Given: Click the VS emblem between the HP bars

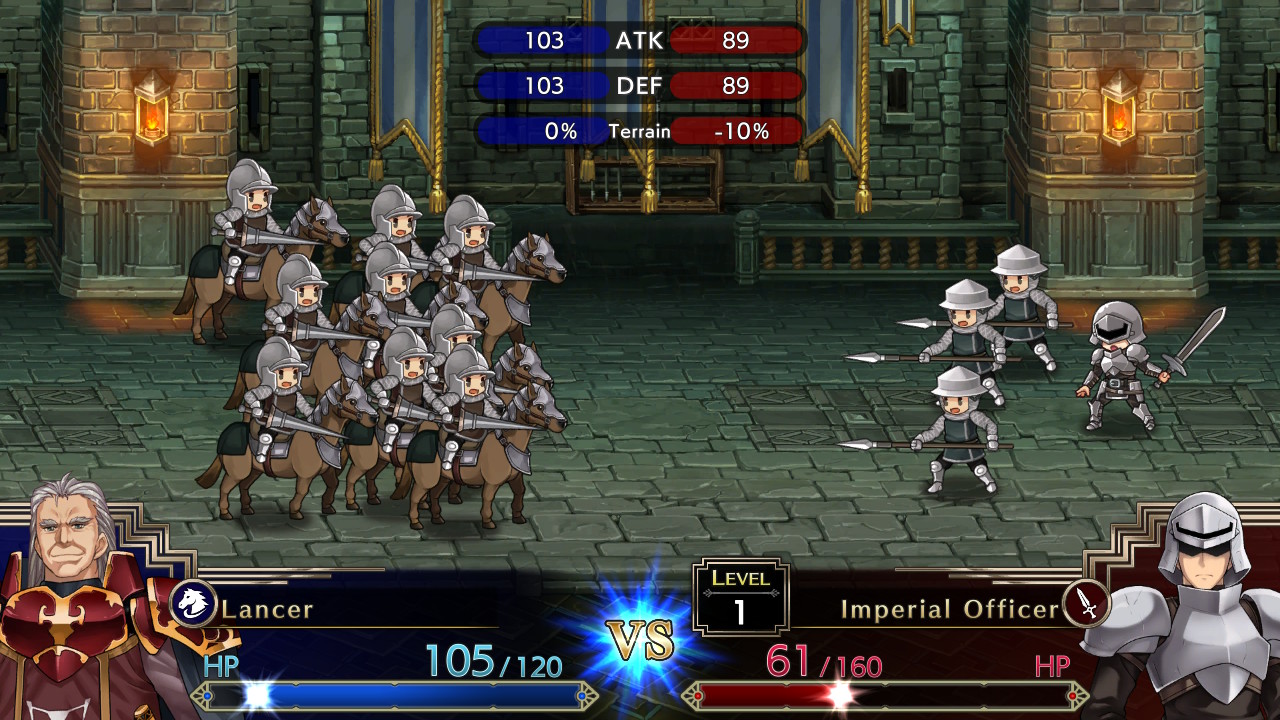Looking at the screenshot, I should click(643, 638).
